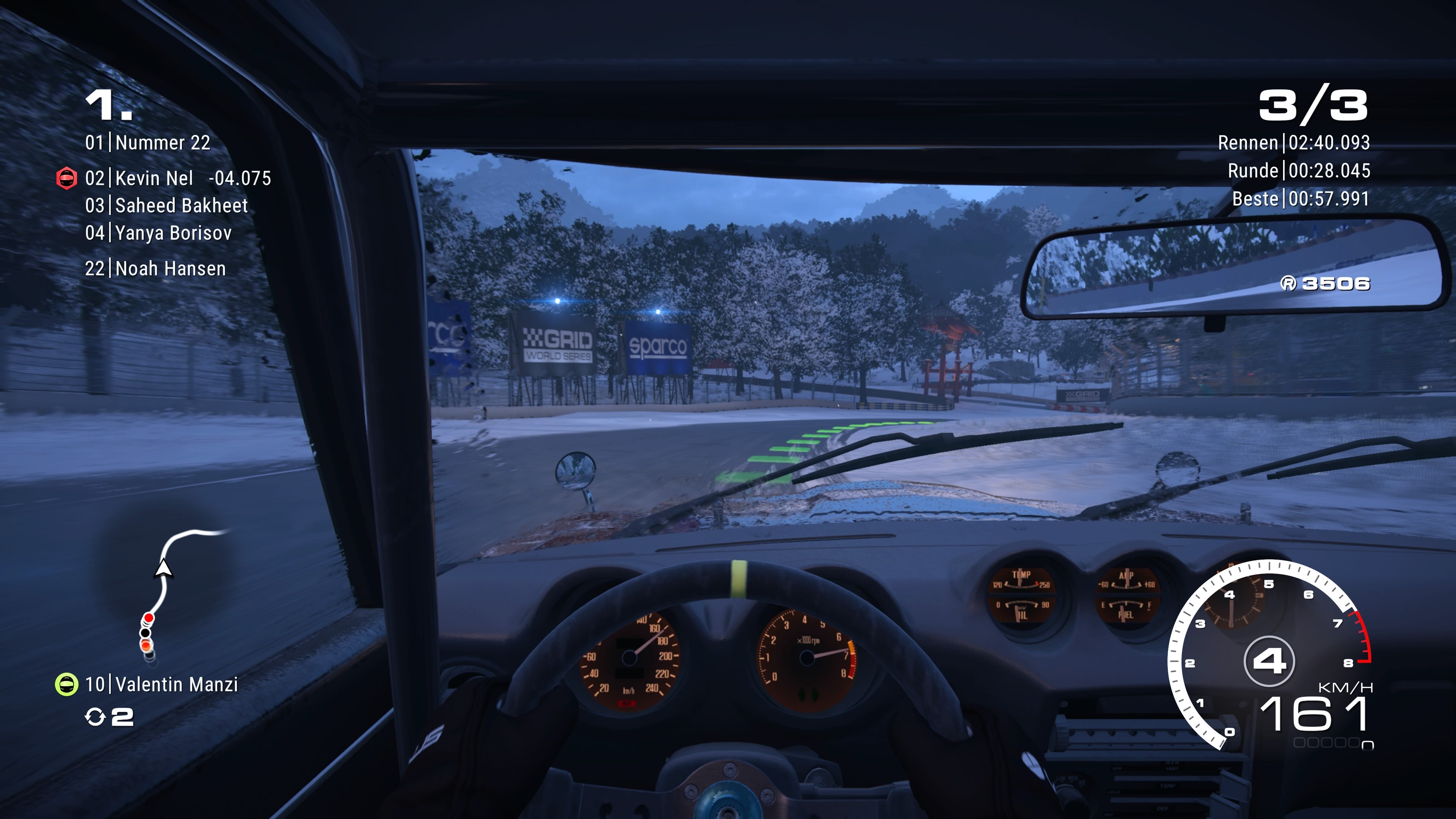Pick the Nummer 22 leader row
Screen dimensions: 1456x819
coord(147,143)
